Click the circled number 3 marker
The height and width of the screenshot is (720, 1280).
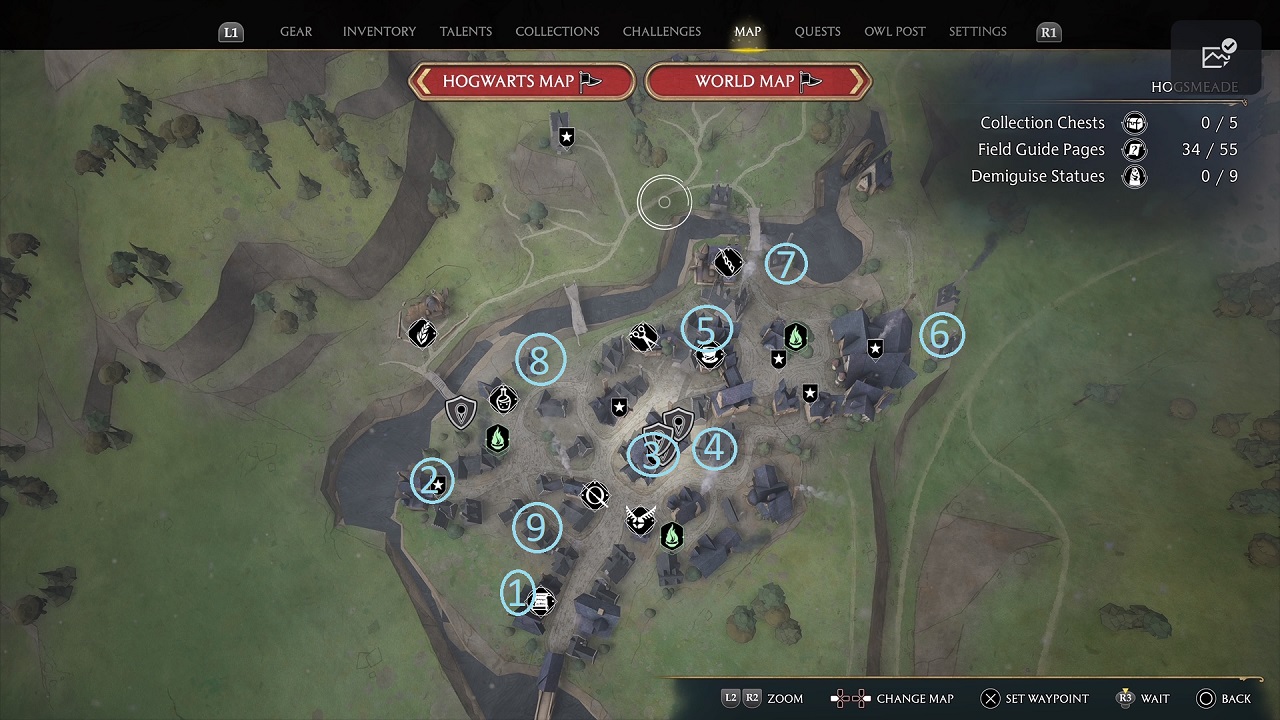pyautogui.click(x=652, y=455)
